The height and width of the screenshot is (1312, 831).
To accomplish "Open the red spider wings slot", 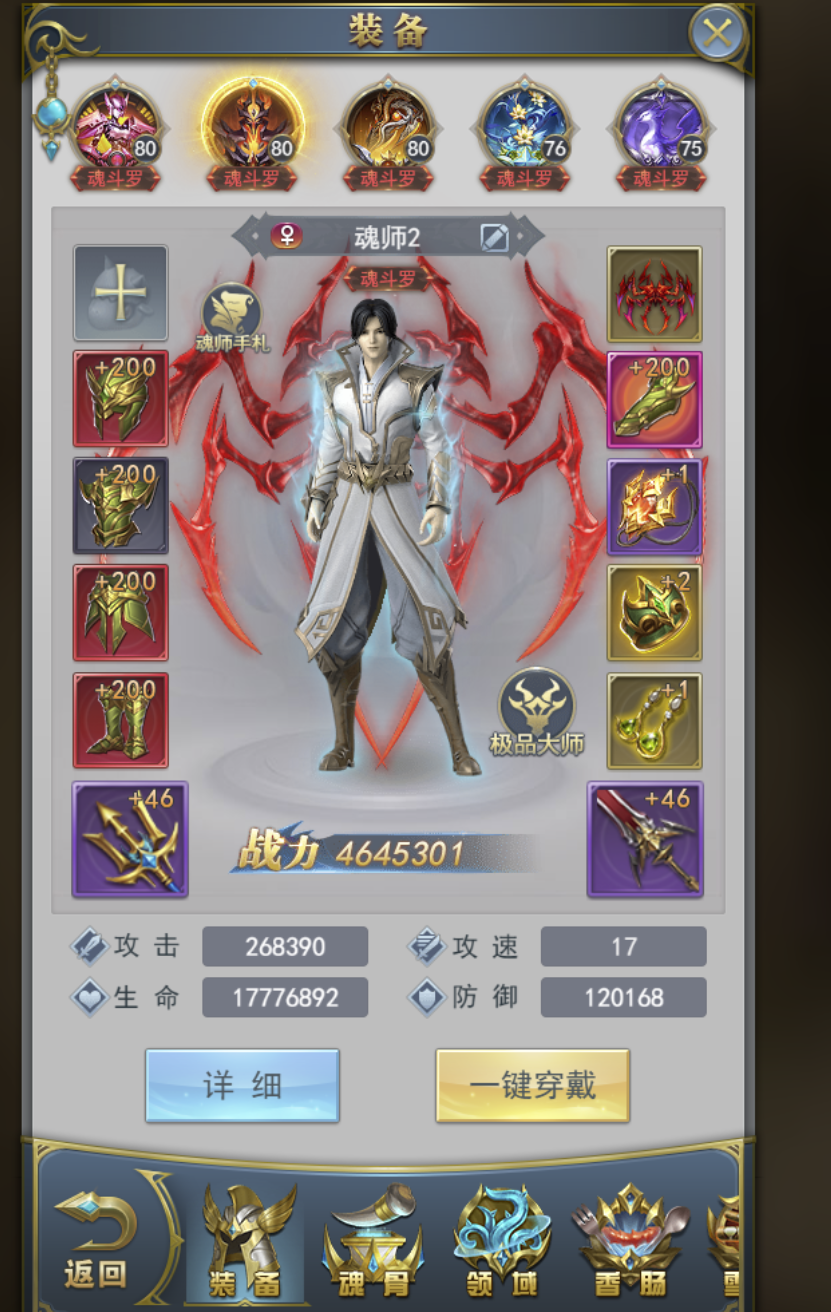I will click(x=654, y=294).
